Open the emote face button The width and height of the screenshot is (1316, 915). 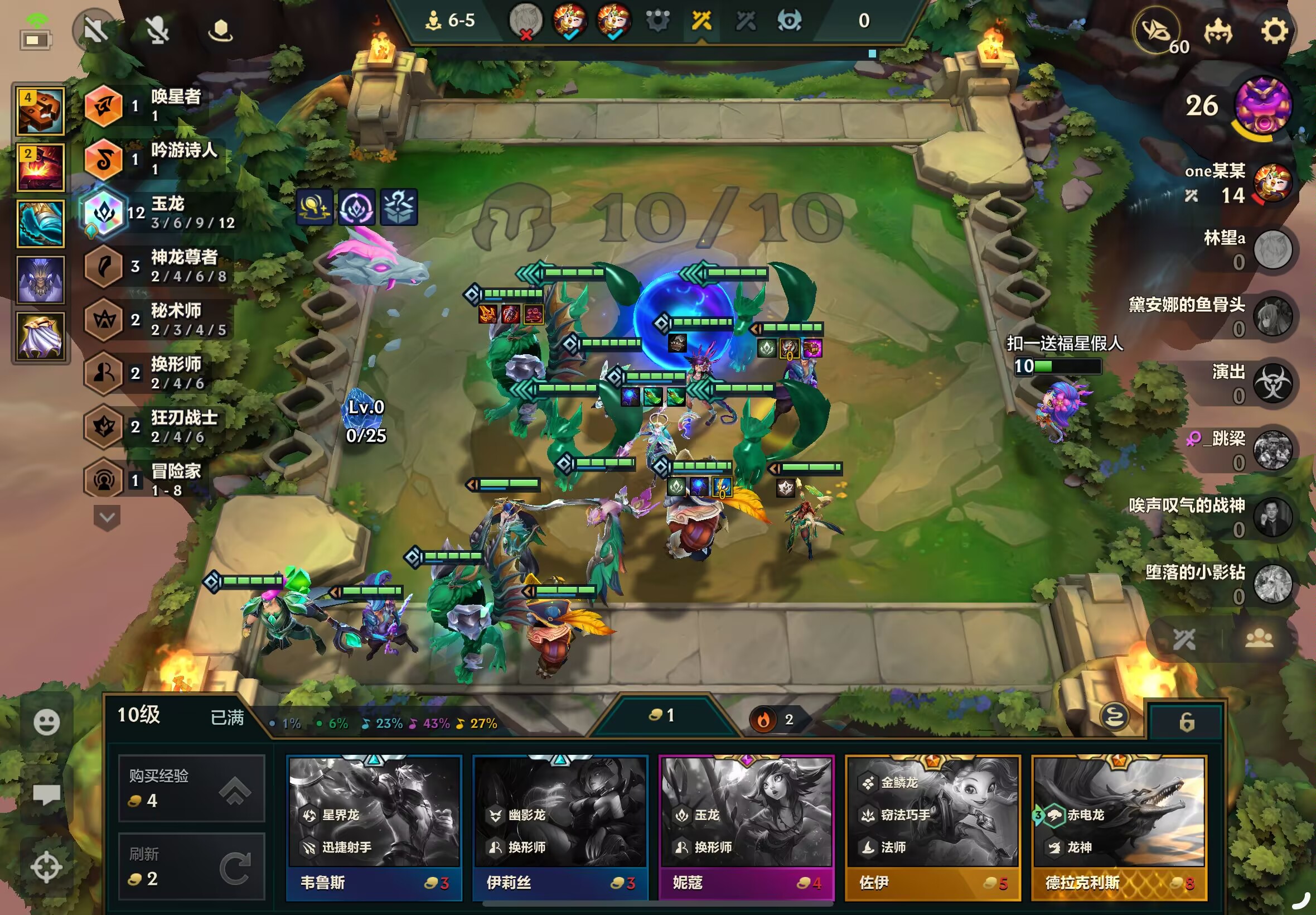[x=46, y=722]
